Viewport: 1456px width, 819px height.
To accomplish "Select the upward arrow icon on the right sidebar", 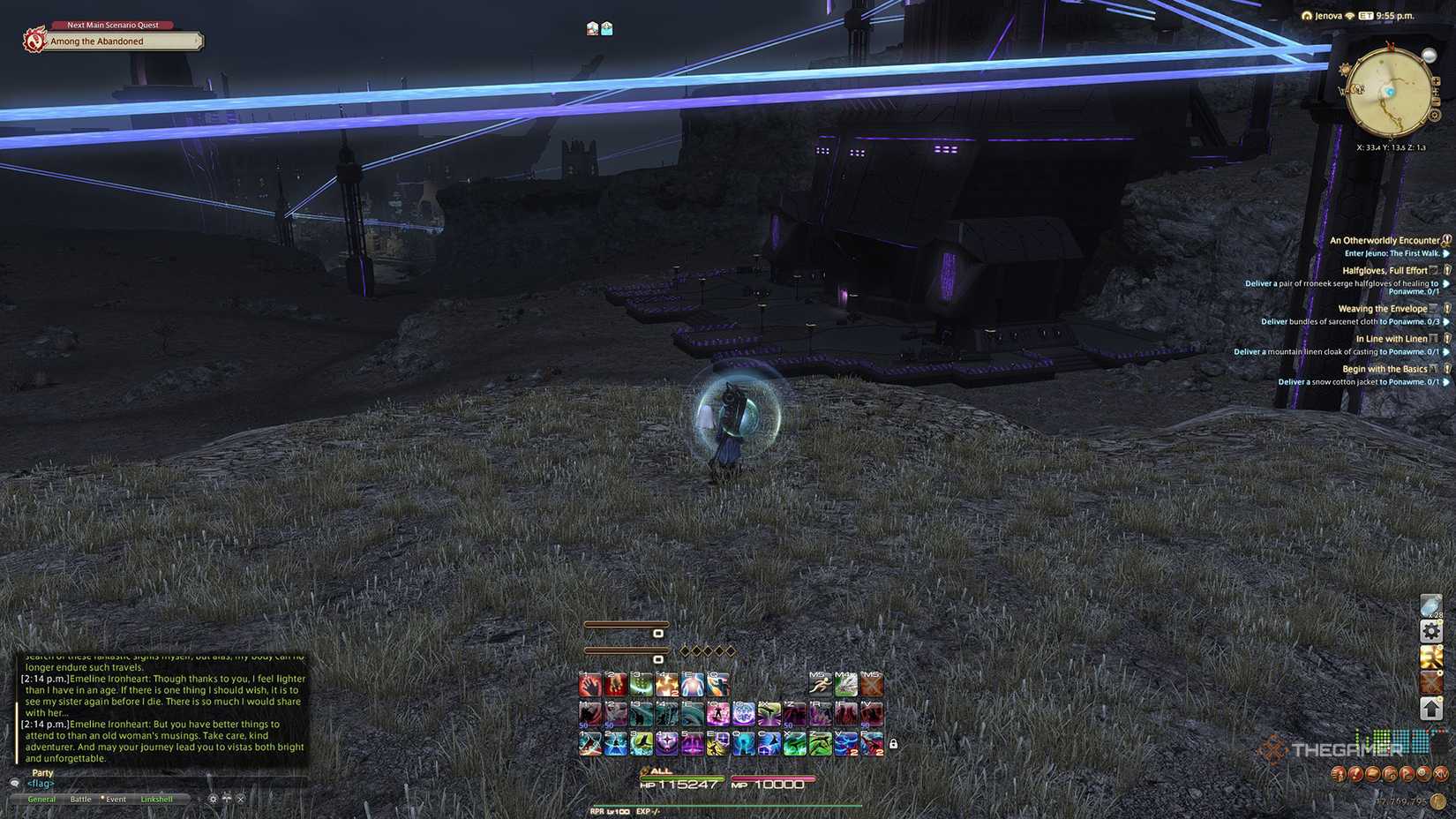I will pos(1430,709).
